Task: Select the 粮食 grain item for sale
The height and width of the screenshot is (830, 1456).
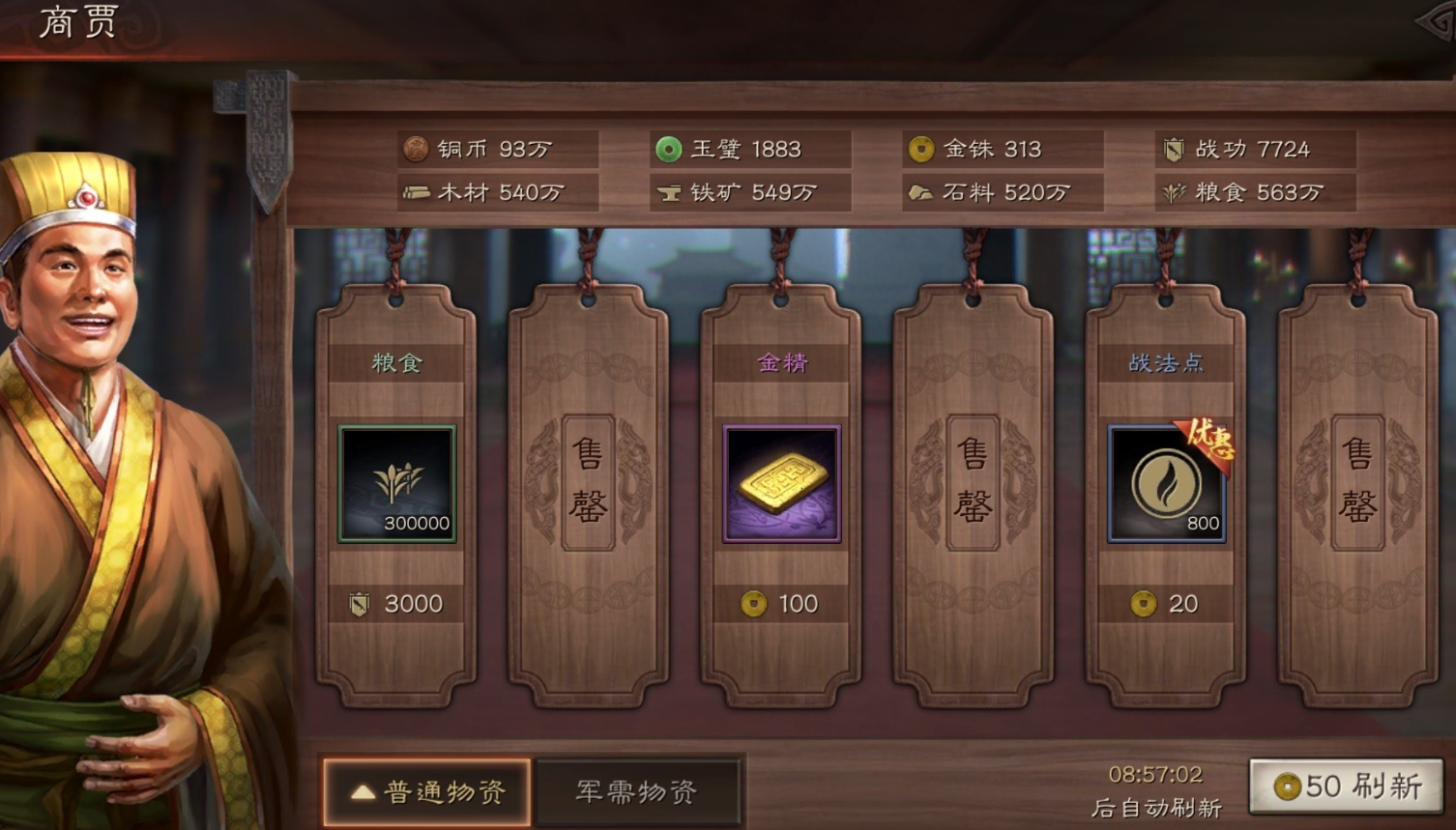Action: 396,483
